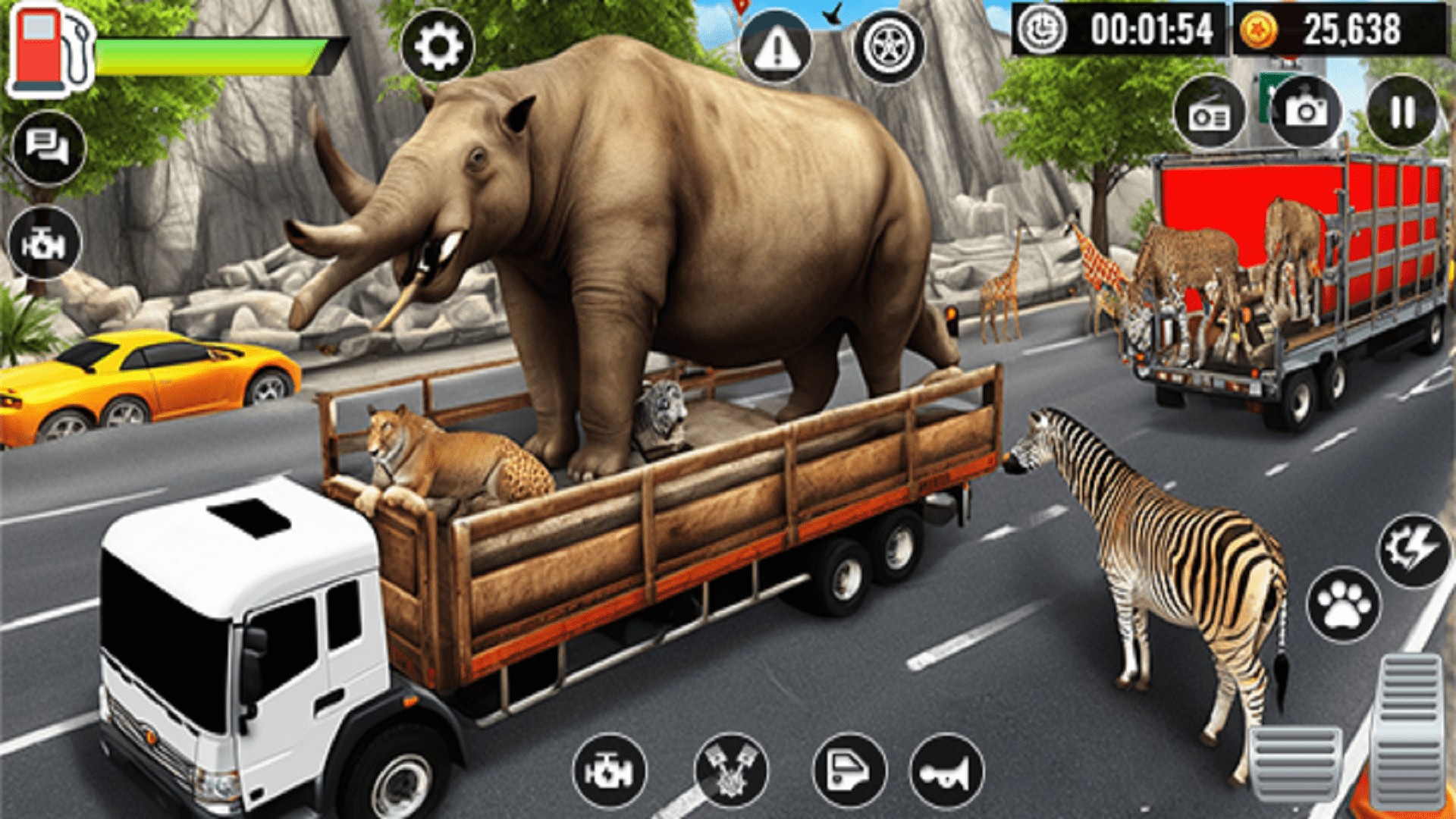This screenshot has width=1456, height=819.
Task: Open the truck door button
Action: pyautogui.click(x=849, y=770)
